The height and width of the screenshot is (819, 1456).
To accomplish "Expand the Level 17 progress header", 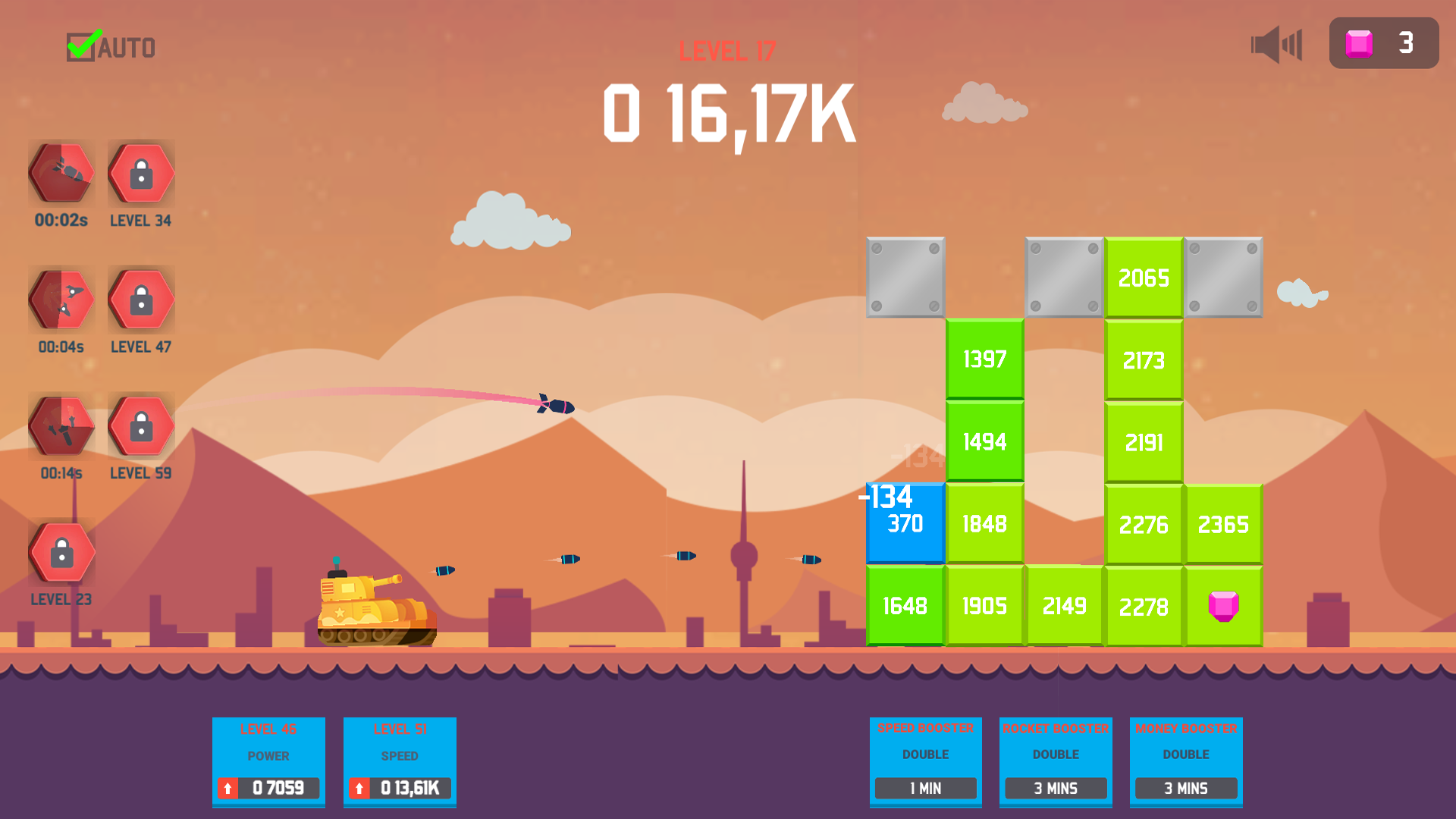I will pyautogui.click(x=726, y=52).
